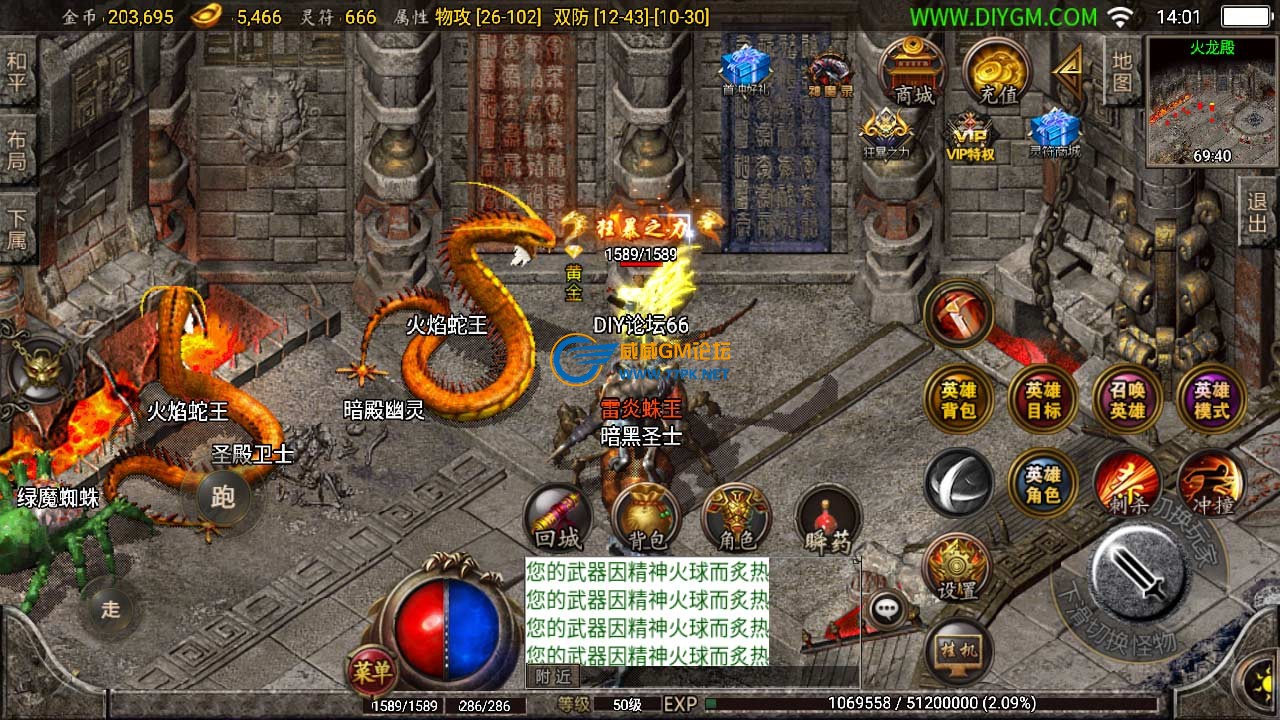Switch the 和平 attack mode tab
This screenshot has height=720, width=1280.
click(17, 72)
